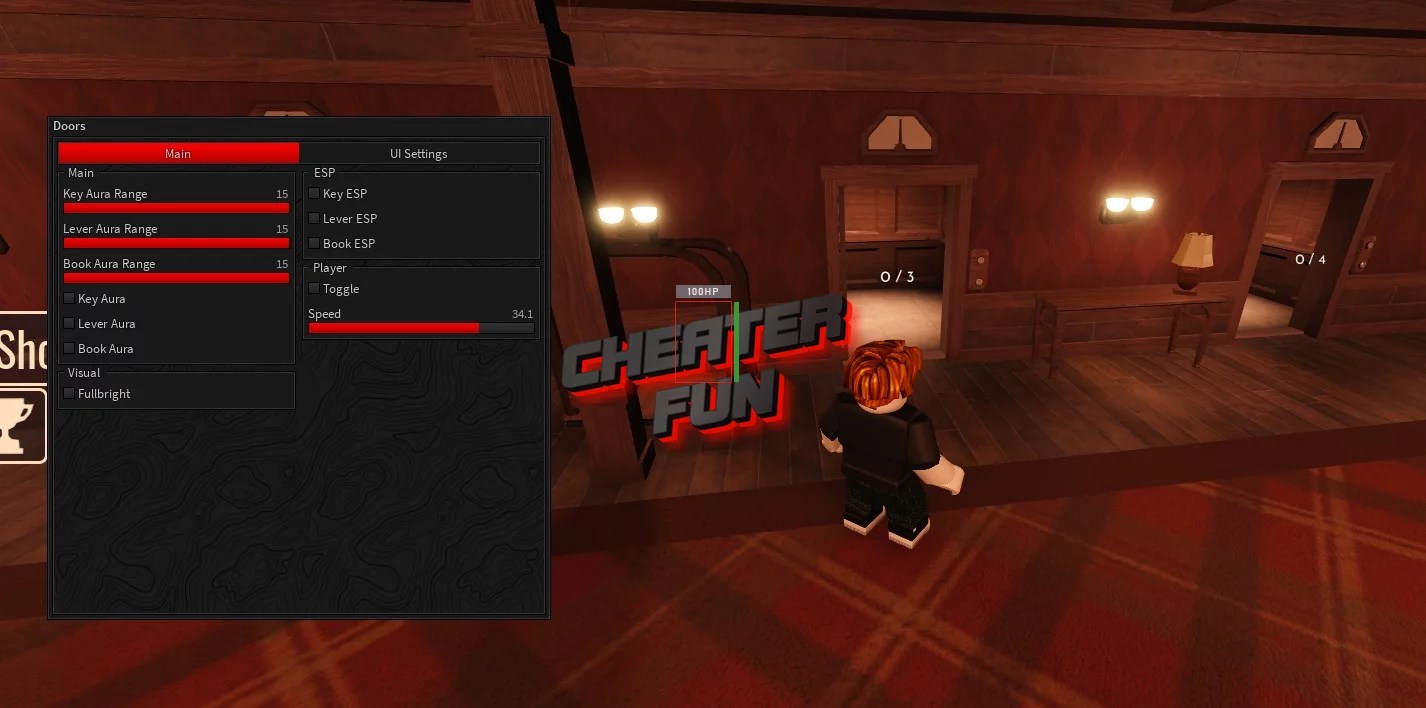The image size is (1426, 708).
Task: Click the Player Speed slider
Action: click(x=421, y=328)
